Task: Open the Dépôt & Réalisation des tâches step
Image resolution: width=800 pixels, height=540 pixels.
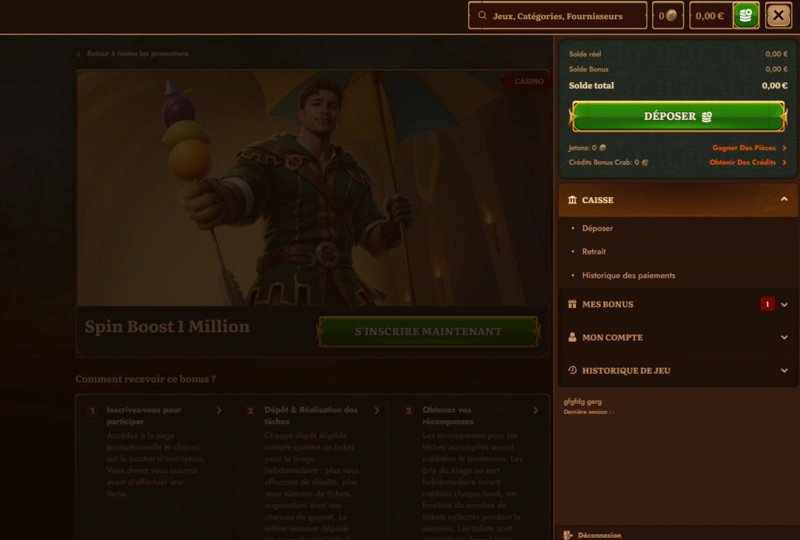Action: pos(312,415)
